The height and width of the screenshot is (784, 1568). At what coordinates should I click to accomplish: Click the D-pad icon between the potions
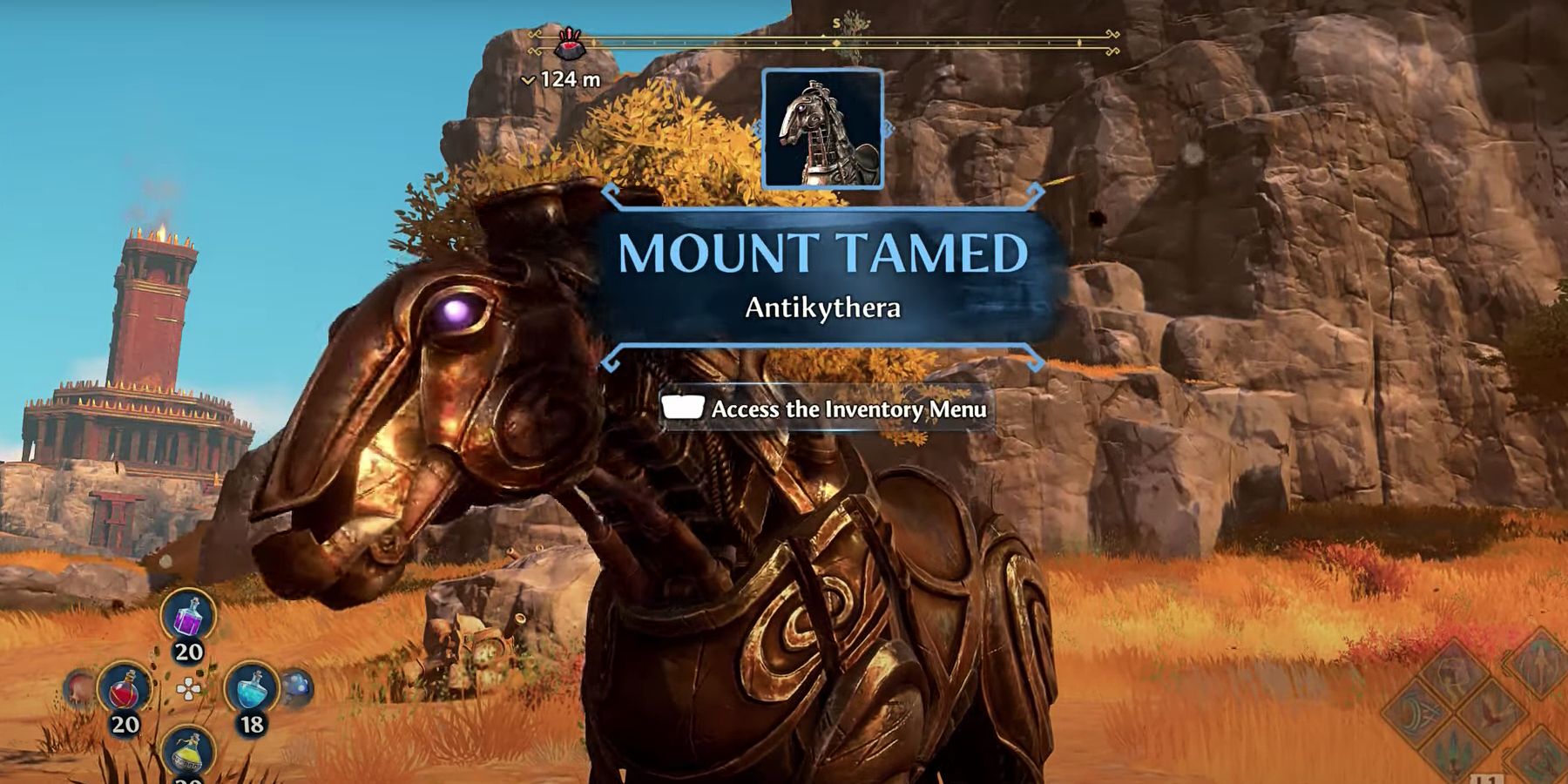tap(188, 689)
